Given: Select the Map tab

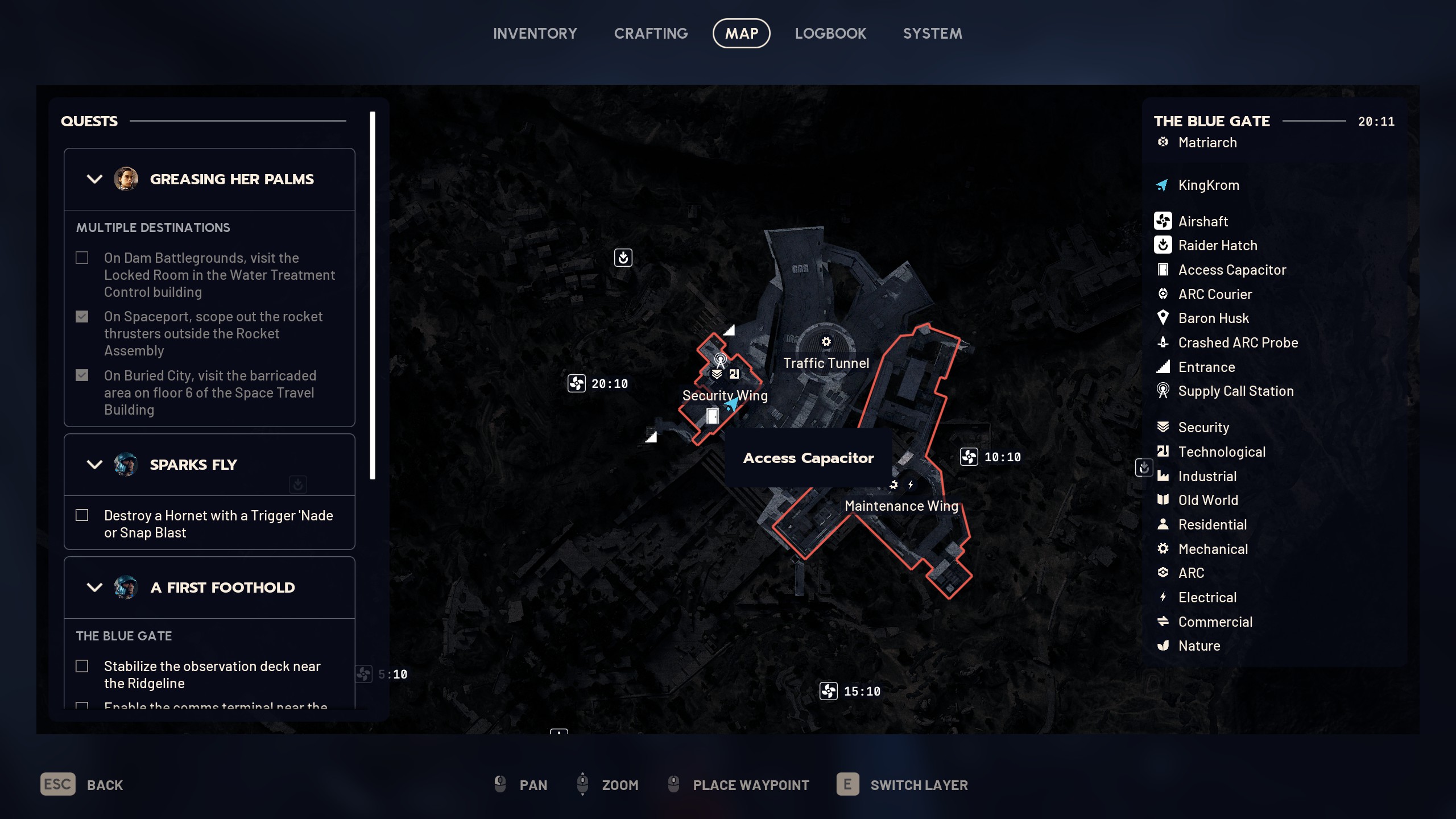Looking at the screenshot, I should [741, 34].
